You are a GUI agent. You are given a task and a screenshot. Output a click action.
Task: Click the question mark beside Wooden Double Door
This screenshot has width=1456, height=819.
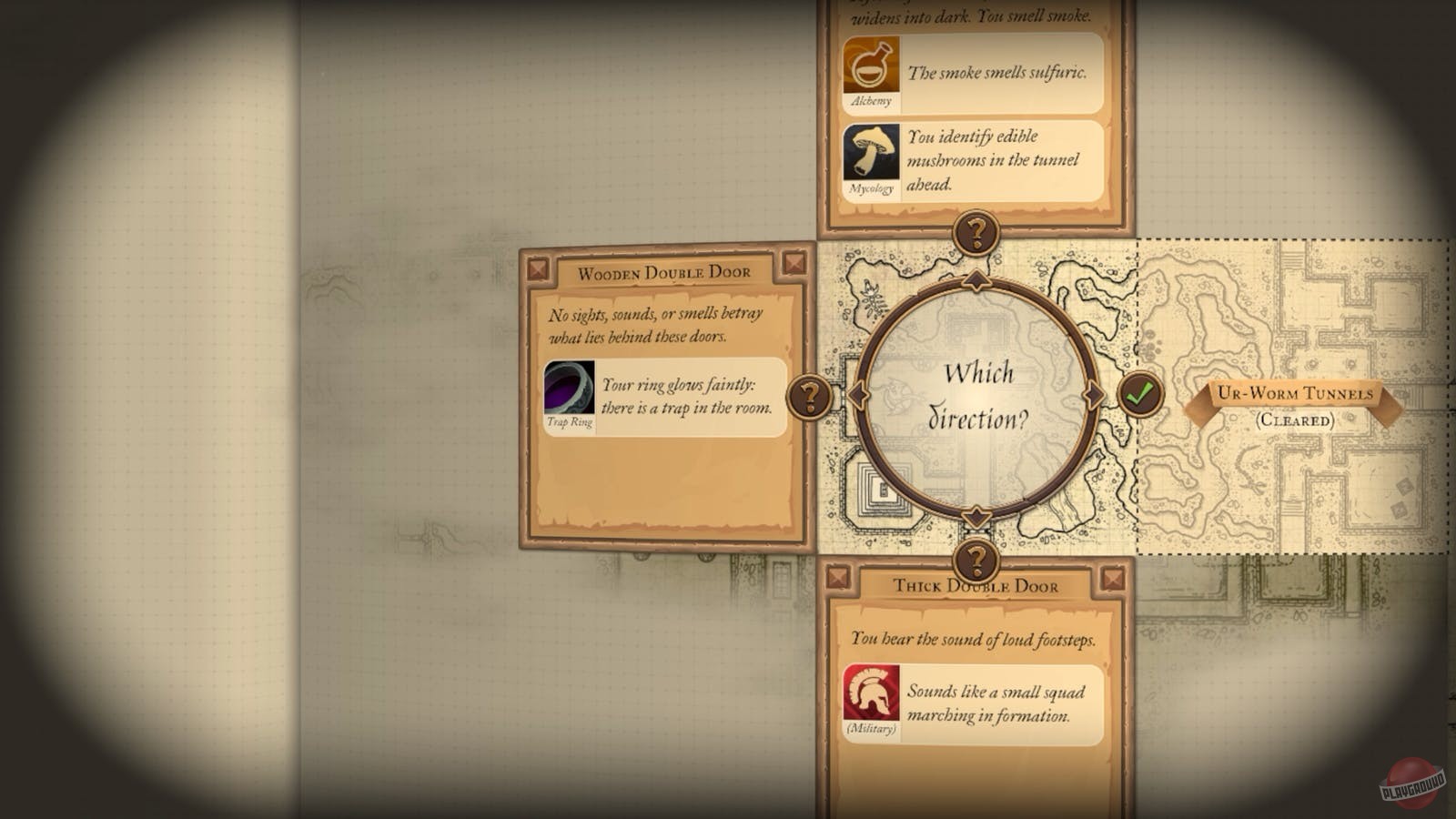point(809,396)
